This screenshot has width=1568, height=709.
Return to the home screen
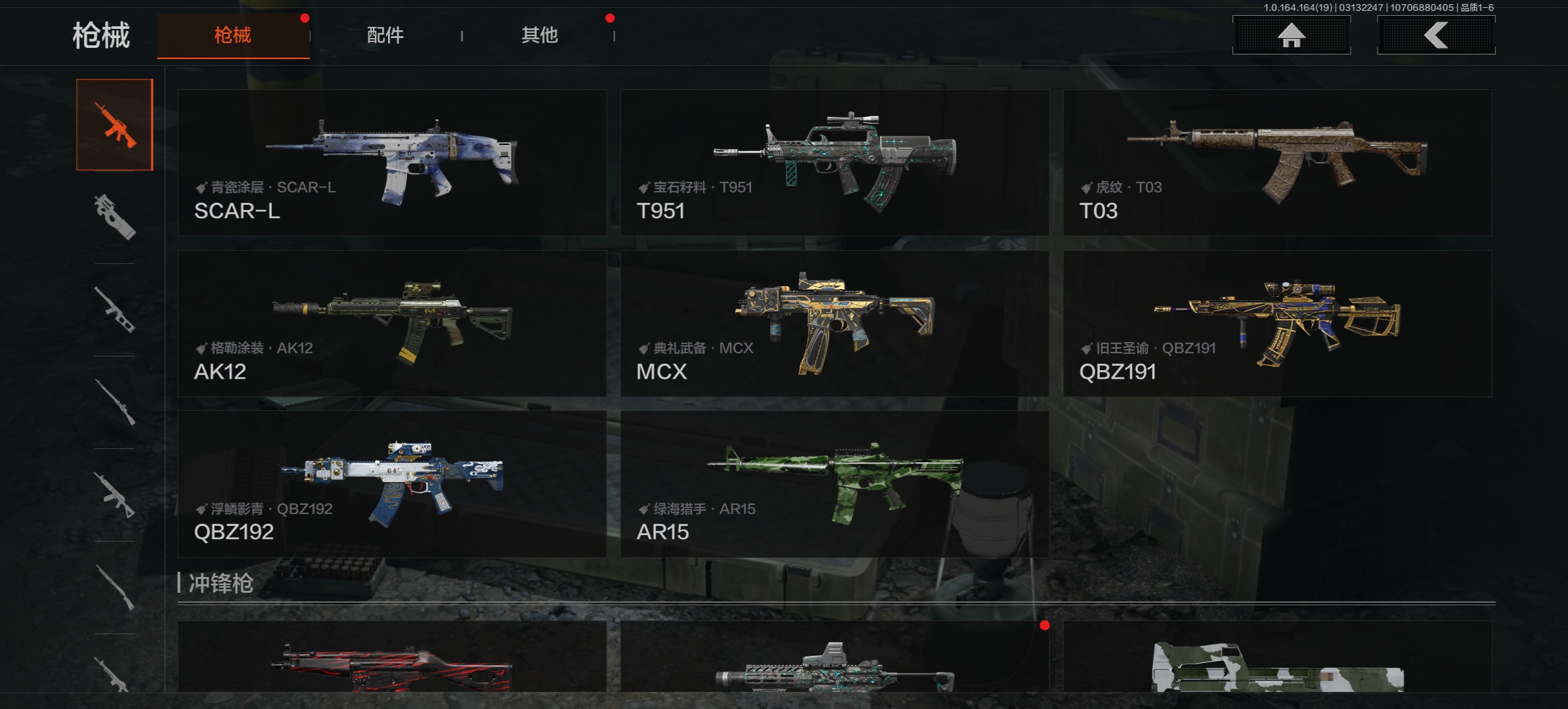coord(1291,35)
